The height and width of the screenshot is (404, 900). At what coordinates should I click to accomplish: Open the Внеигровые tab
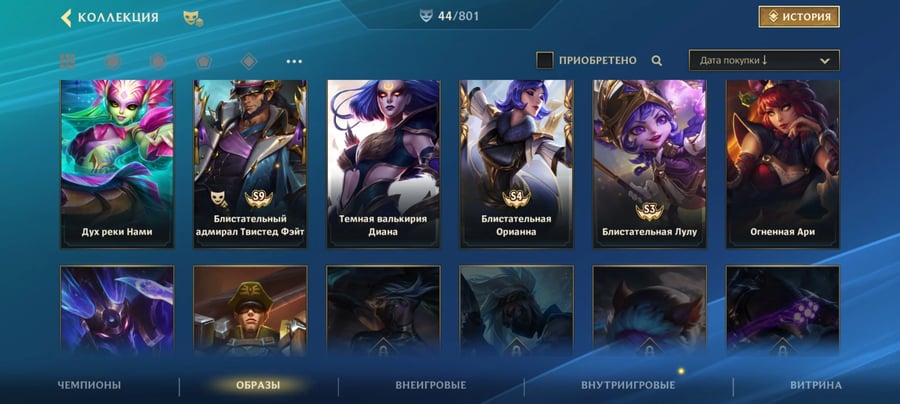[431, 385]
